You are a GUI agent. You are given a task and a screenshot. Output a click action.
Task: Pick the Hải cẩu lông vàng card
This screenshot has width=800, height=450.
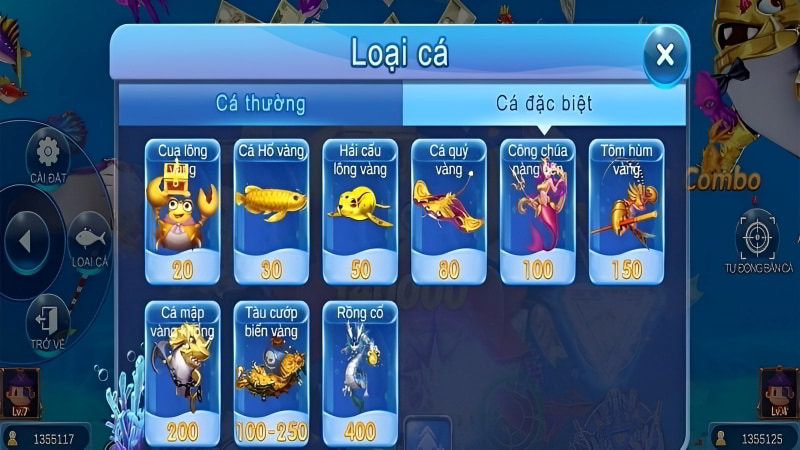(360, 211)
